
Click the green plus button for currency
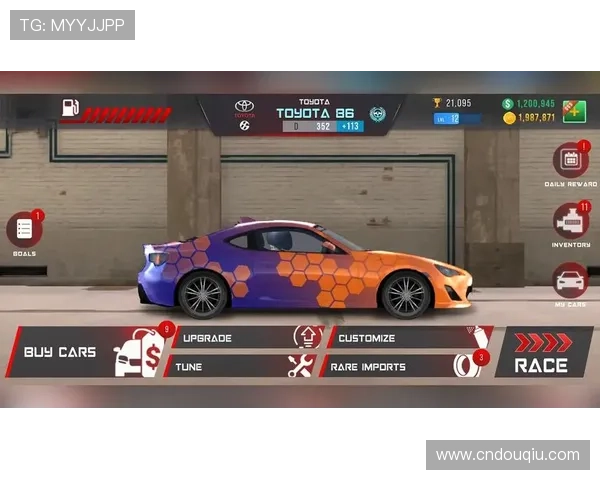coord(573,110)
